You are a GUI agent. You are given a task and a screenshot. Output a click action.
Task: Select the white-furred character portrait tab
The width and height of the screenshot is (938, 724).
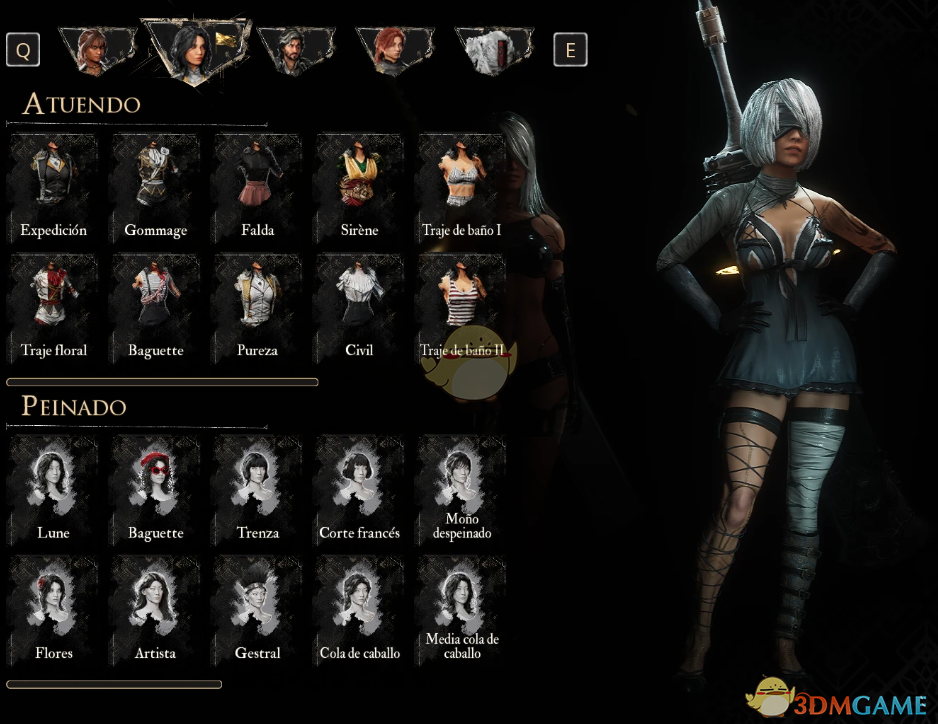coord(494,50)
